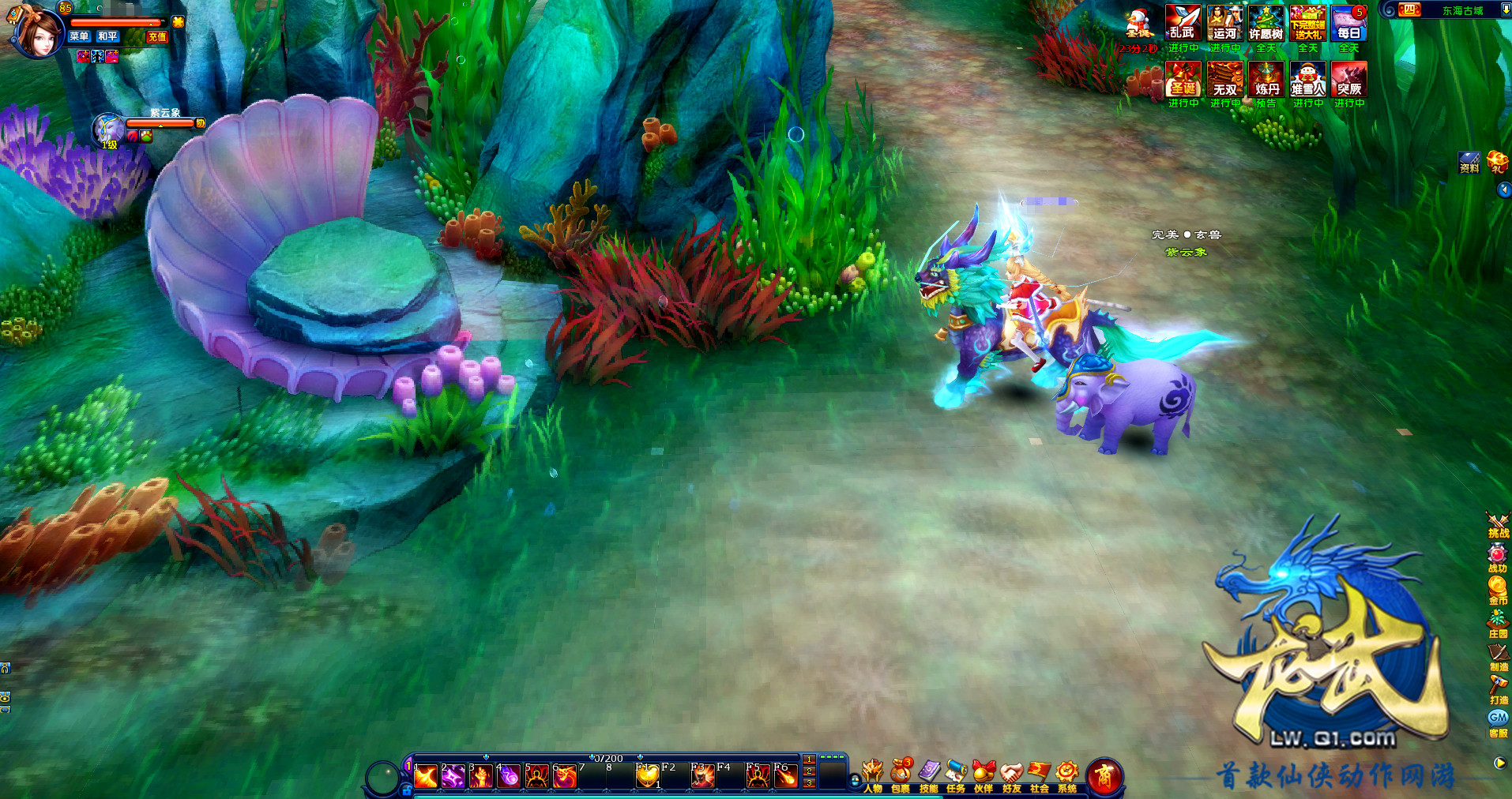Click the red 充值 recharge button

157,36
